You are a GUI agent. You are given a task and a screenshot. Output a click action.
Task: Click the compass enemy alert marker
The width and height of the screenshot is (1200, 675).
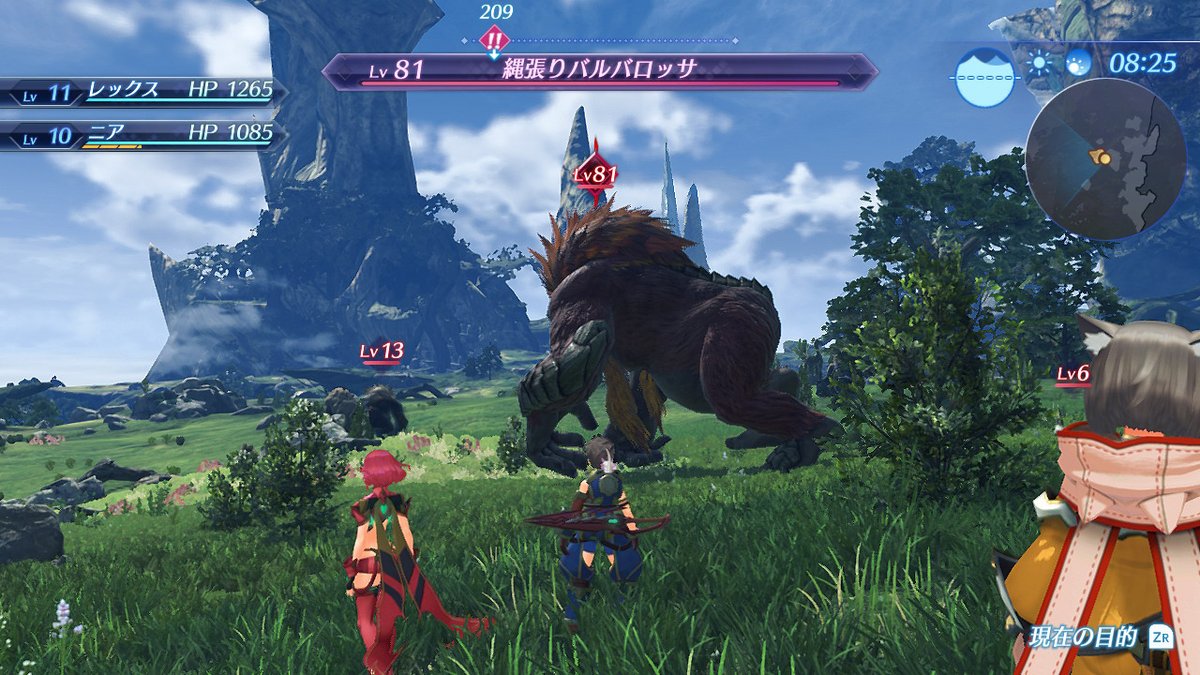495,40
